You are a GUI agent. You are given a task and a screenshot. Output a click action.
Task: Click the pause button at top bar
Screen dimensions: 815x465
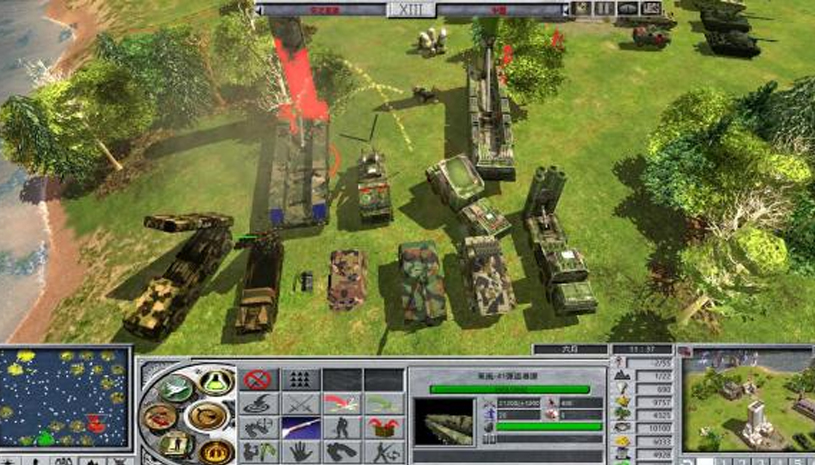click(604, 9)
